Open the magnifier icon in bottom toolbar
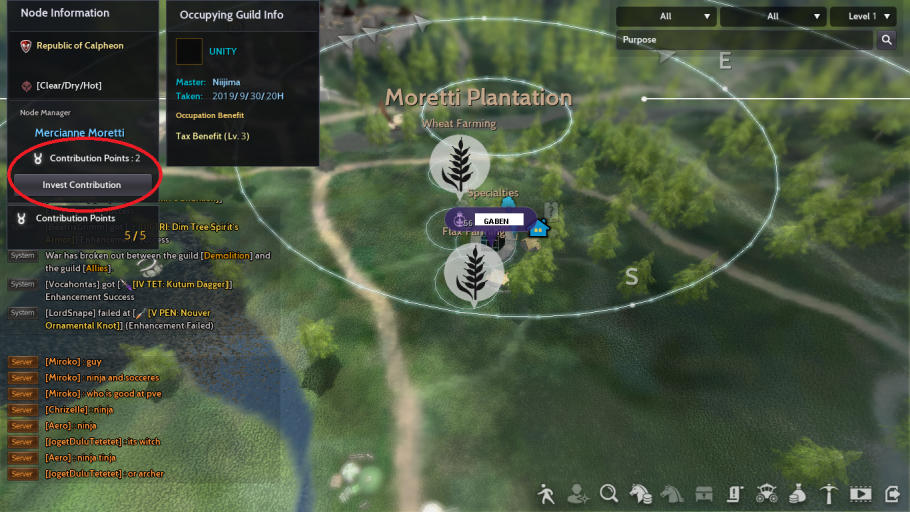Viewport: 910px width, 512px height. coord(609,493)
